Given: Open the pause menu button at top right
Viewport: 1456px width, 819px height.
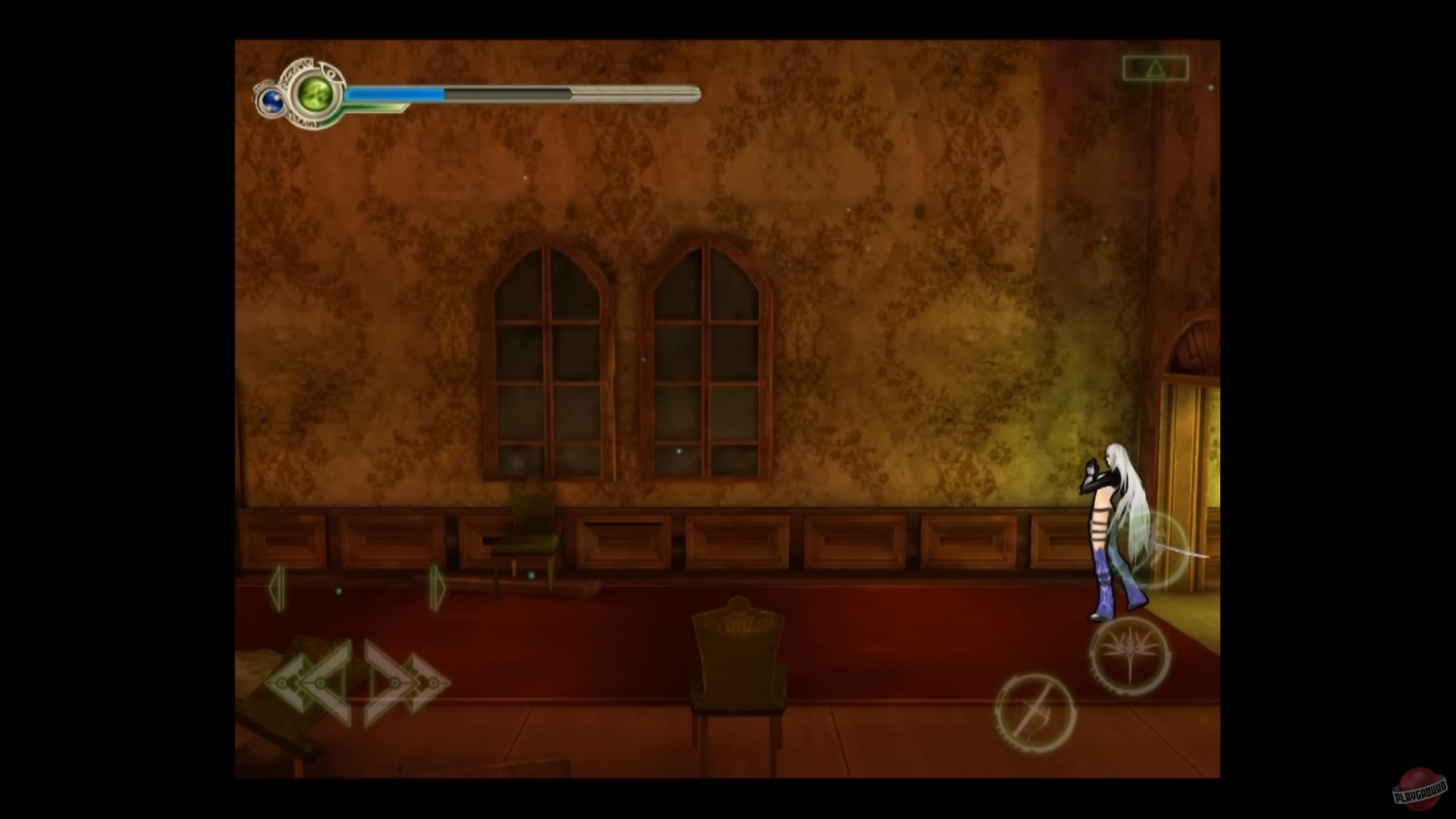Looking at the screenshot, I should 1156,67.
